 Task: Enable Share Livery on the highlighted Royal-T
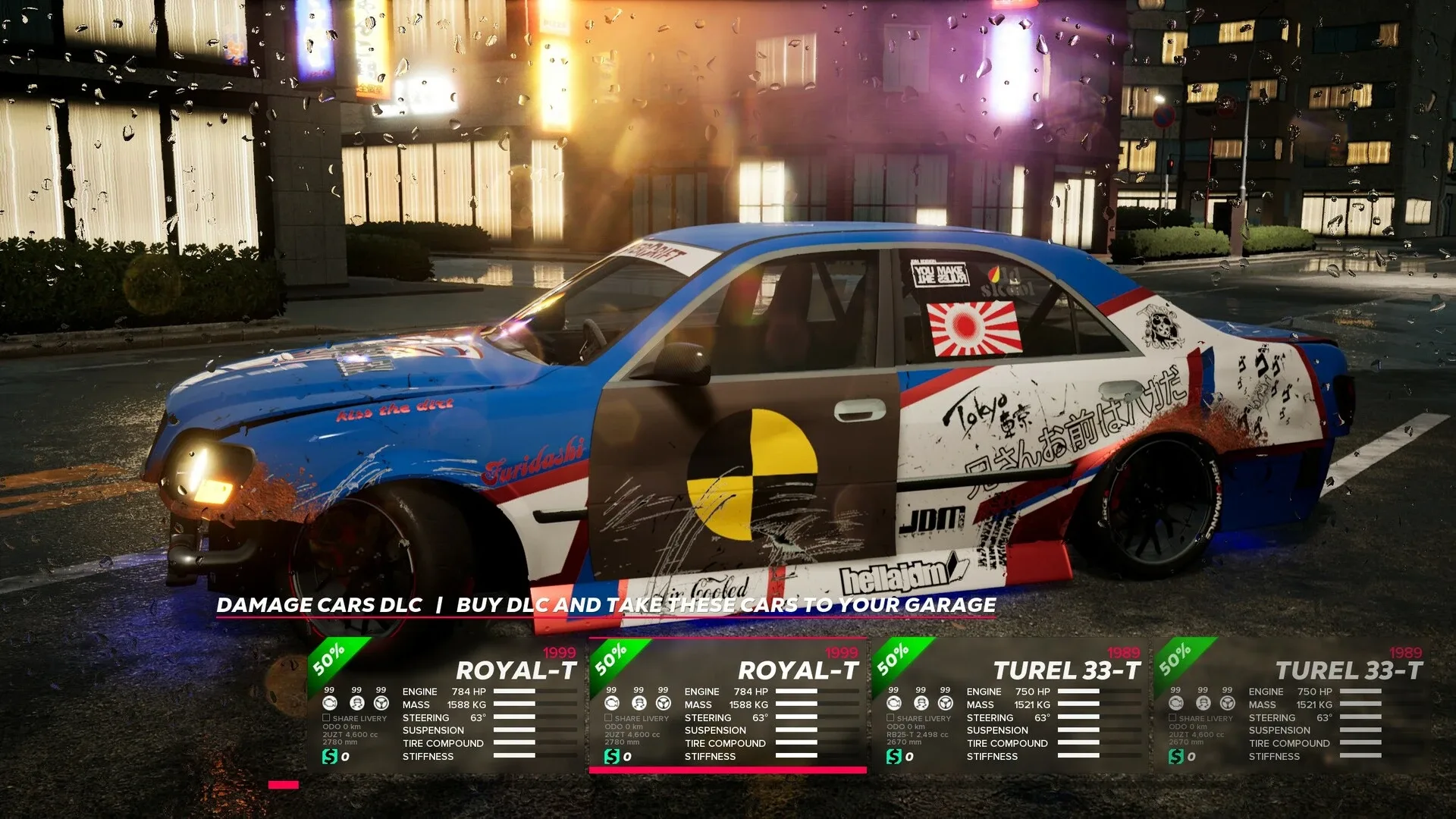tap(609, 718)
